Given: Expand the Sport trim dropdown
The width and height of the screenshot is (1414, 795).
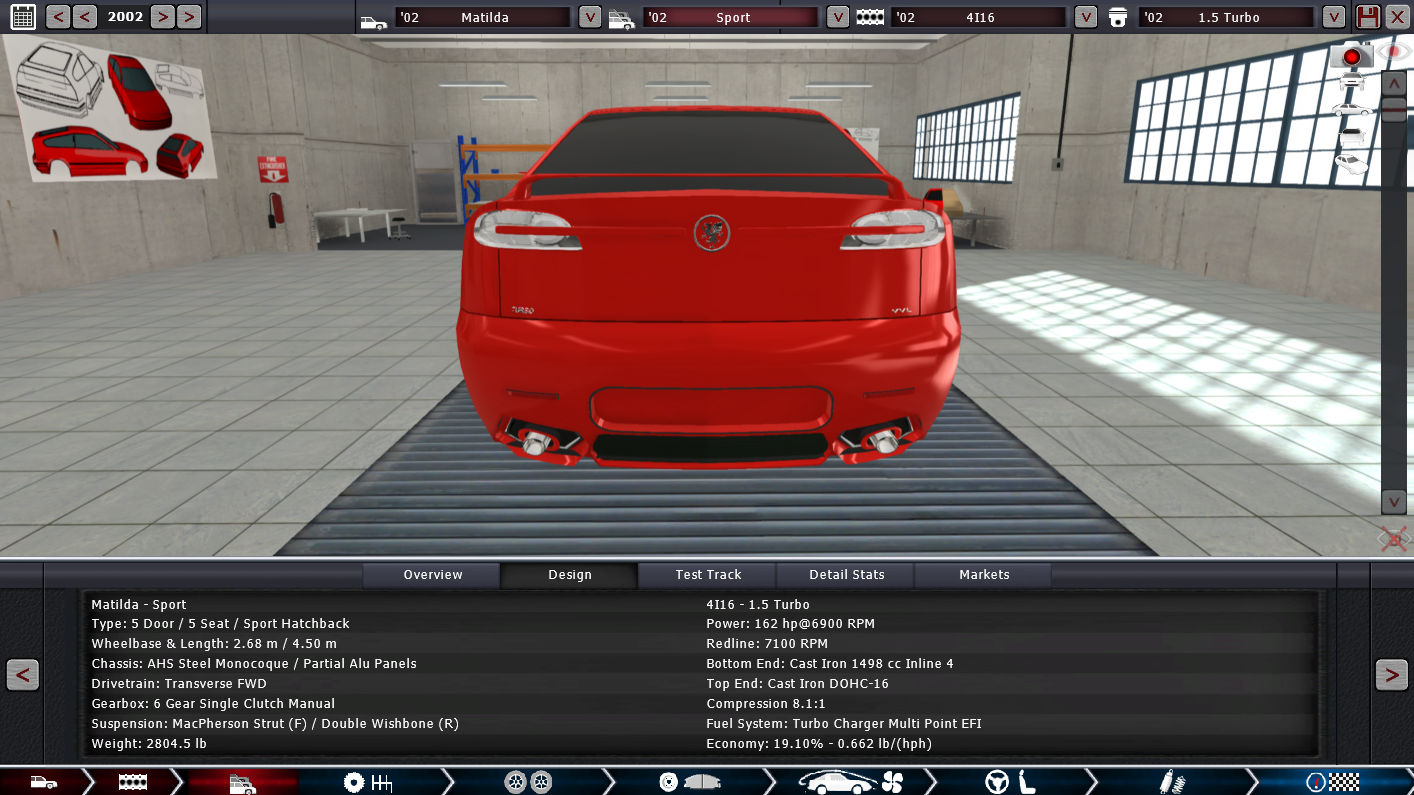Looking at the screenshot, I should 838,17.
